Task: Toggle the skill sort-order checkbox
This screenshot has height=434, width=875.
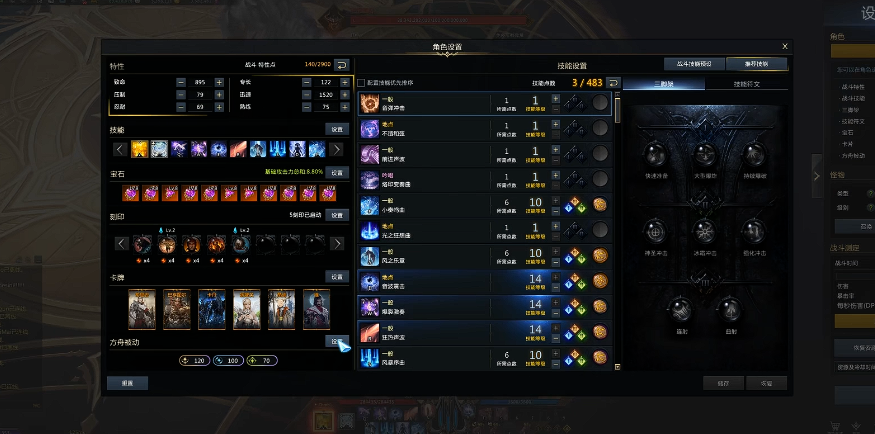Action: coord(361,82)
